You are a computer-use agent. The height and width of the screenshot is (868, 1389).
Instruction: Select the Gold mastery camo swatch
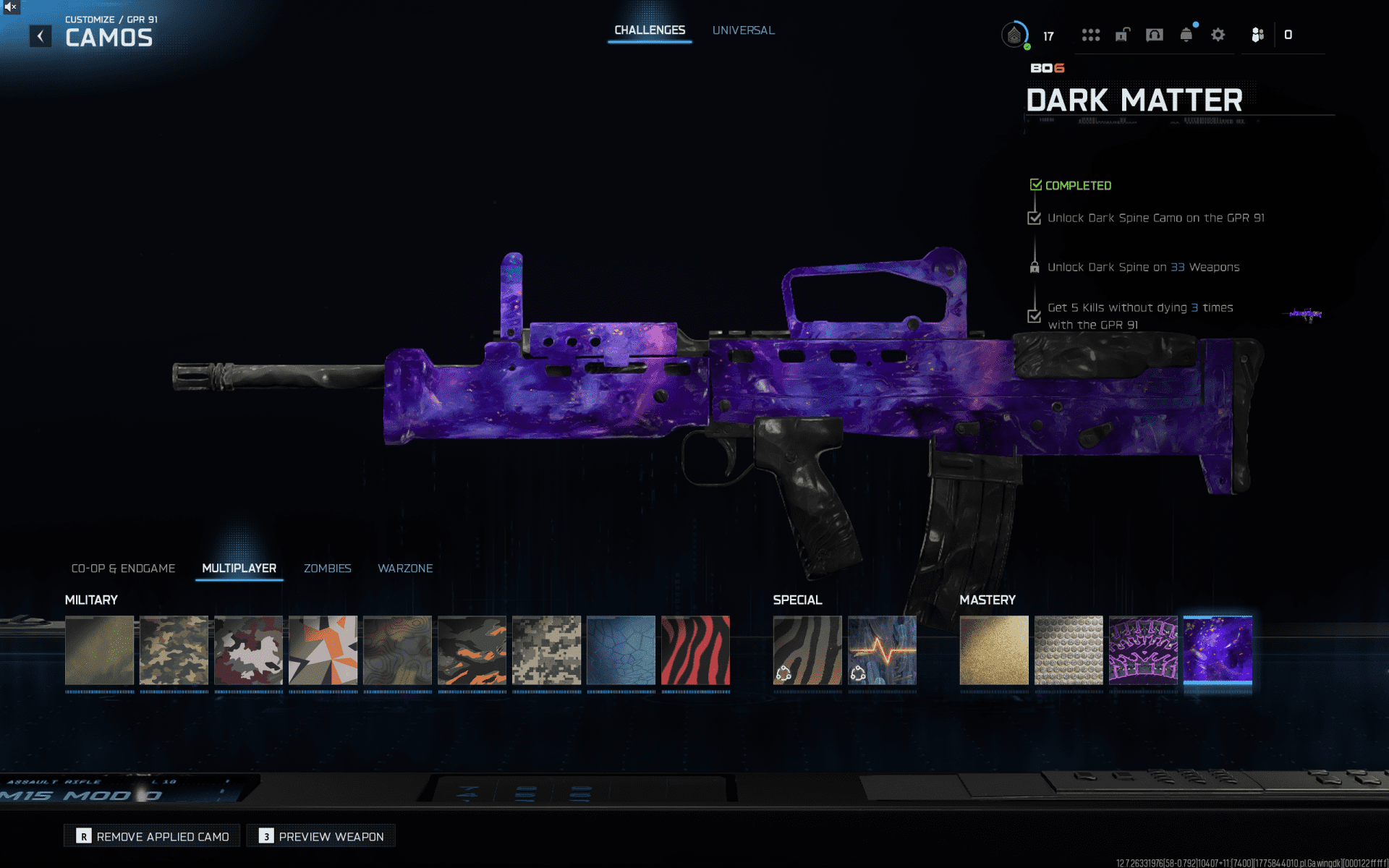[x=994, y=650]
